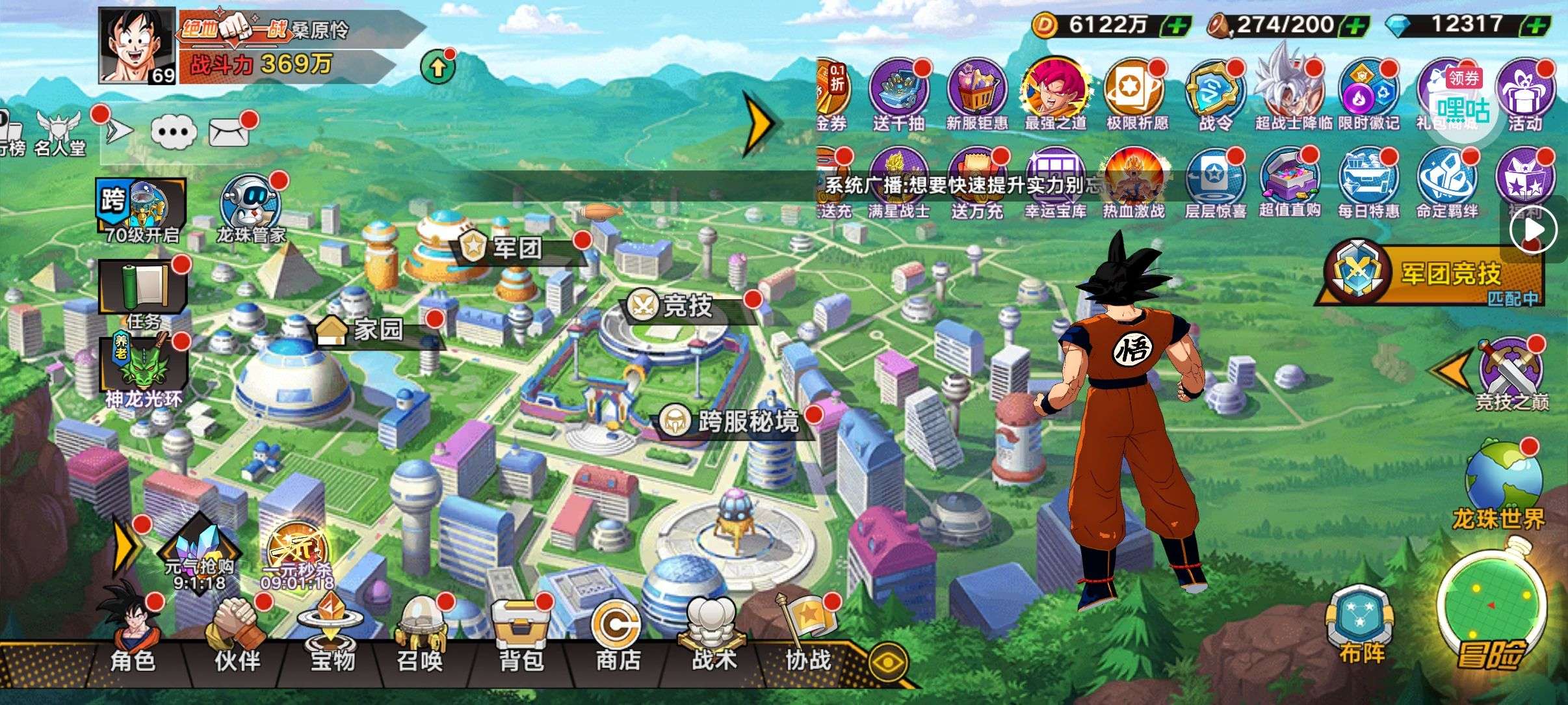The height and width of the screenshot is (705, 1568).
Task: Open the 战令 battle pass icon
Action: [x=1214, y=95]
